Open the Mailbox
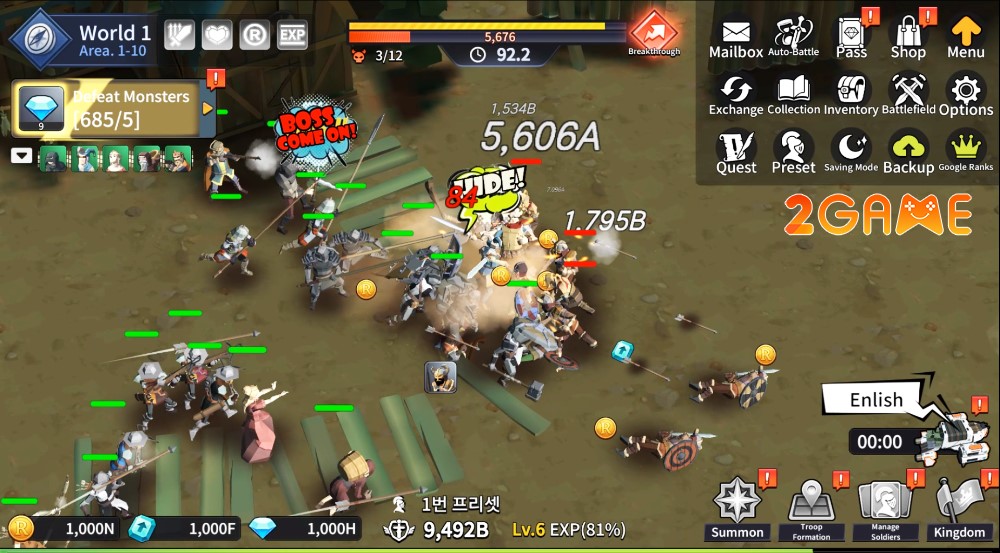The height and width of the screenshot is (553, 1000). (736, 38)
